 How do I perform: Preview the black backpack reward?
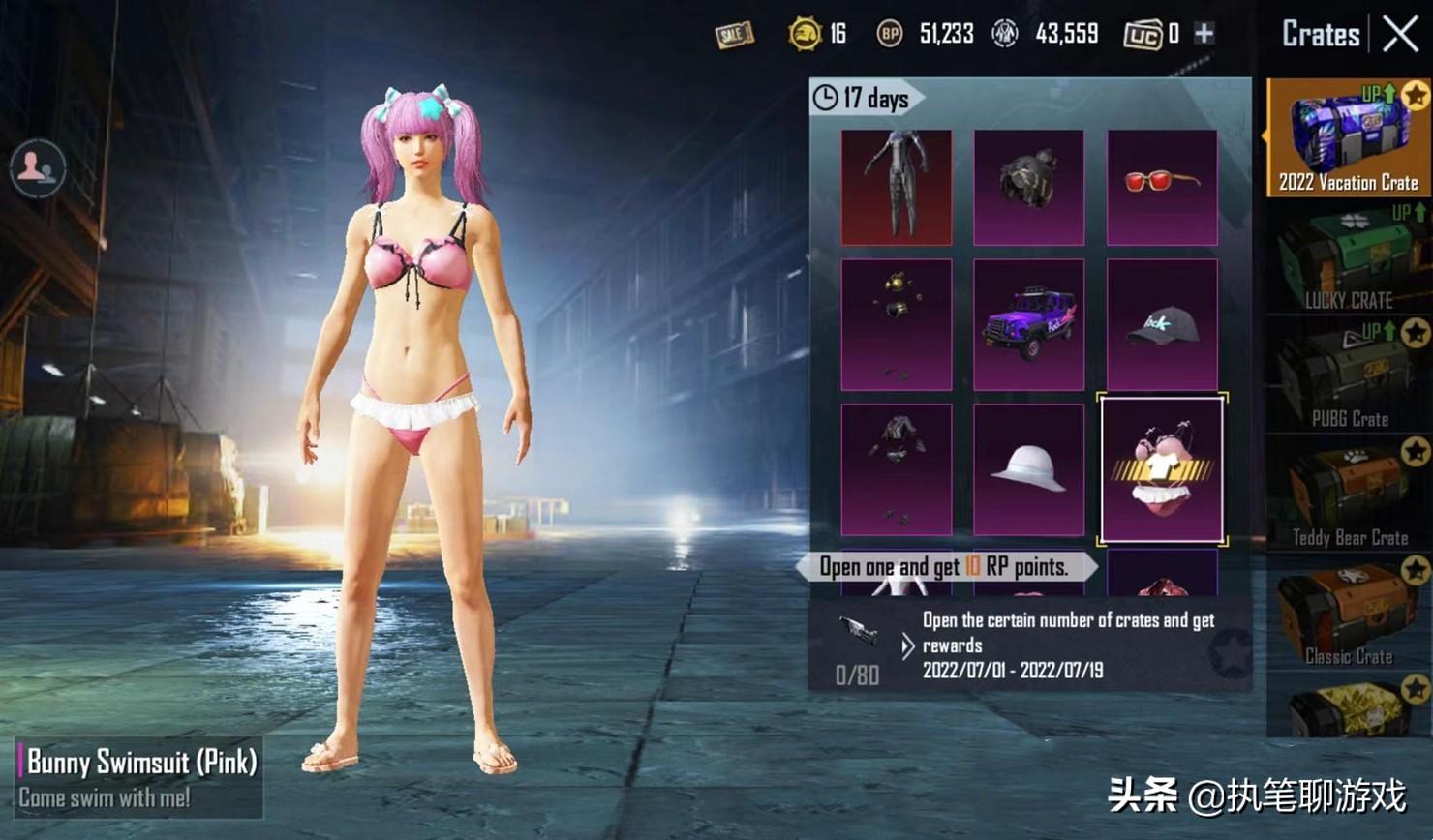click(x=1028, y=187)
